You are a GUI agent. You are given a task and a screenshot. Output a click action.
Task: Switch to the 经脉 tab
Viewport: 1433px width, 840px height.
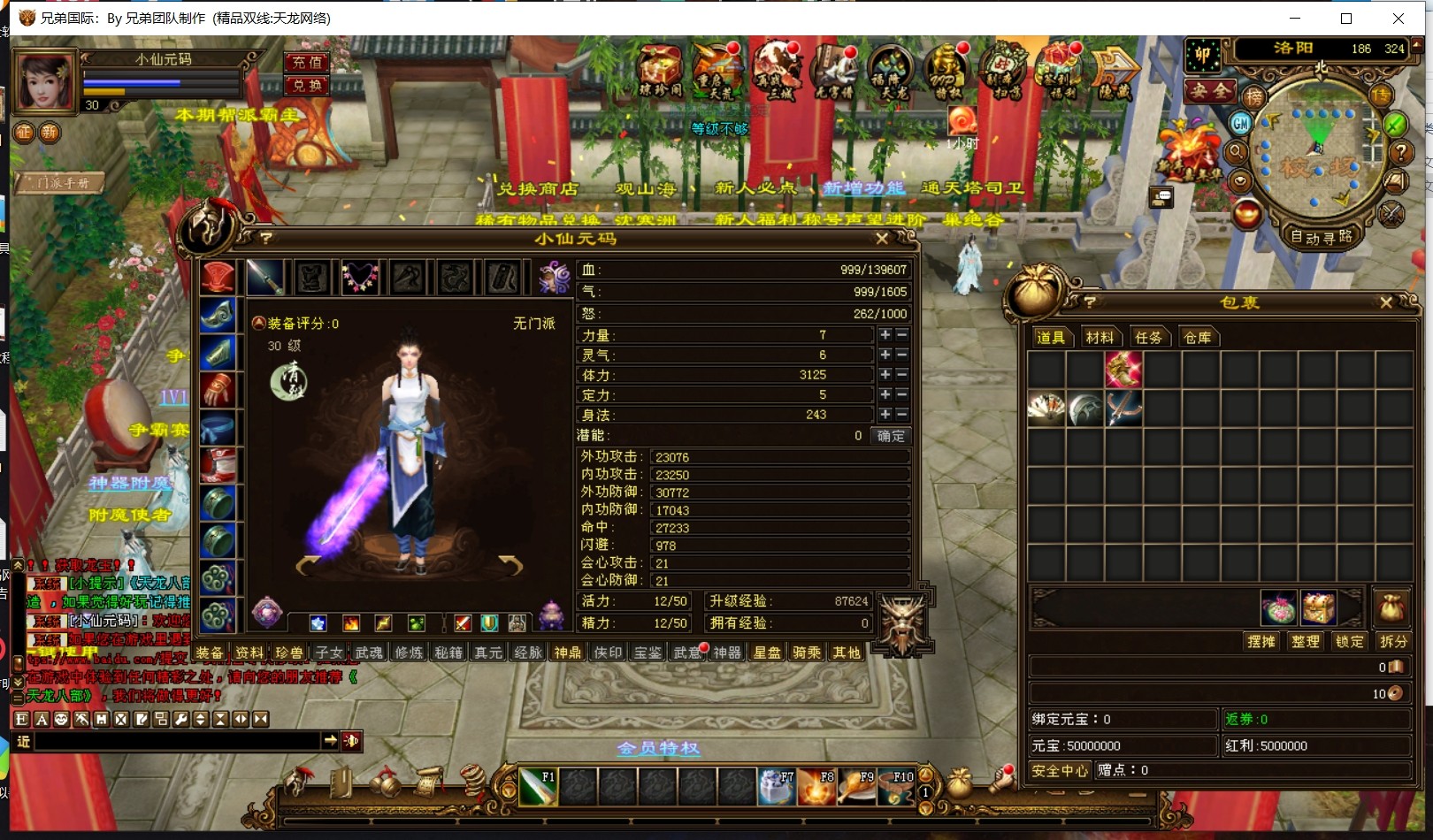pos(528,653)
